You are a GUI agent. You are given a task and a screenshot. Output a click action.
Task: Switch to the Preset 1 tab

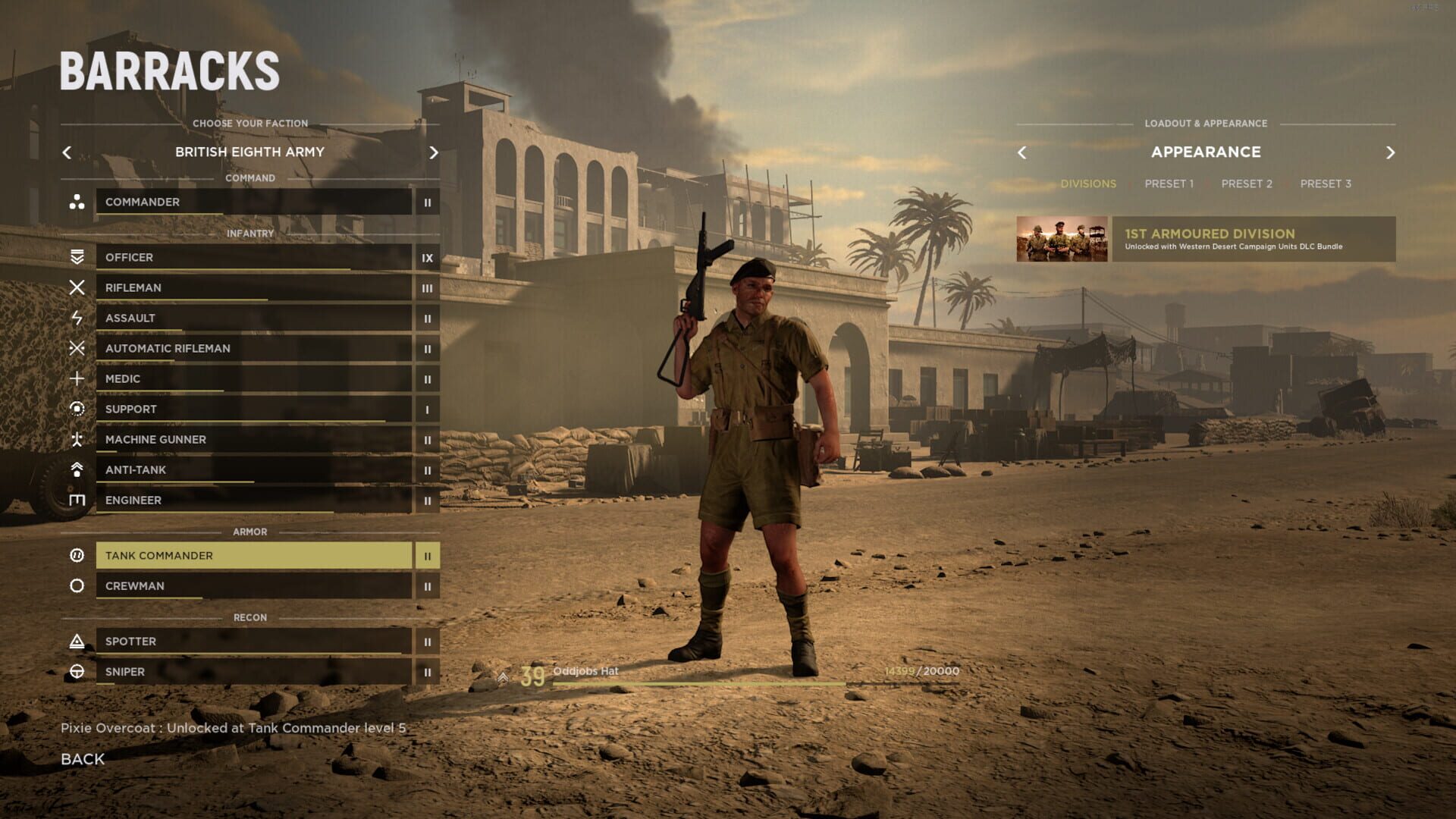[x=1170, y=184]
